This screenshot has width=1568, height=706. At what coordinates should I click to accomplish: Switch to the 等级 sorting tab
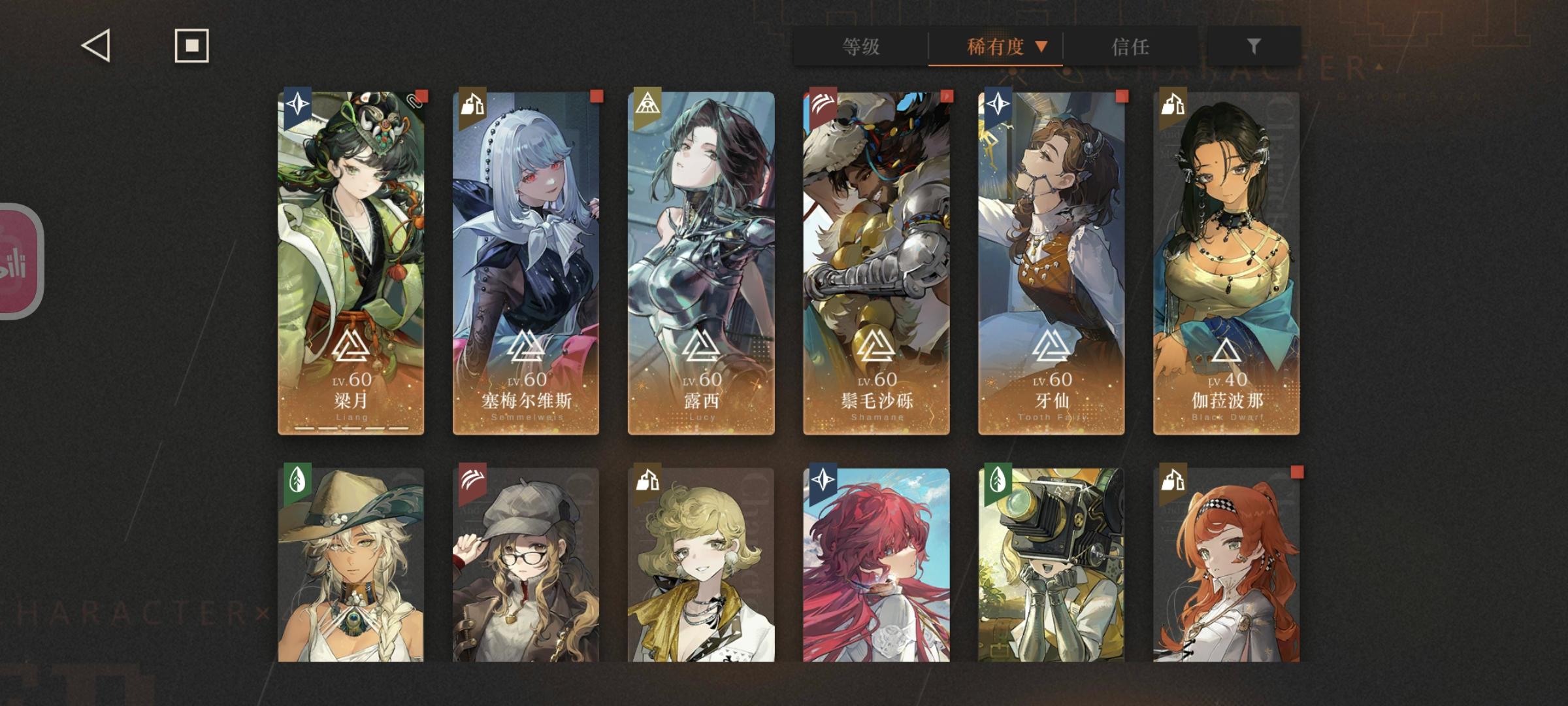(x=861, y=47)
